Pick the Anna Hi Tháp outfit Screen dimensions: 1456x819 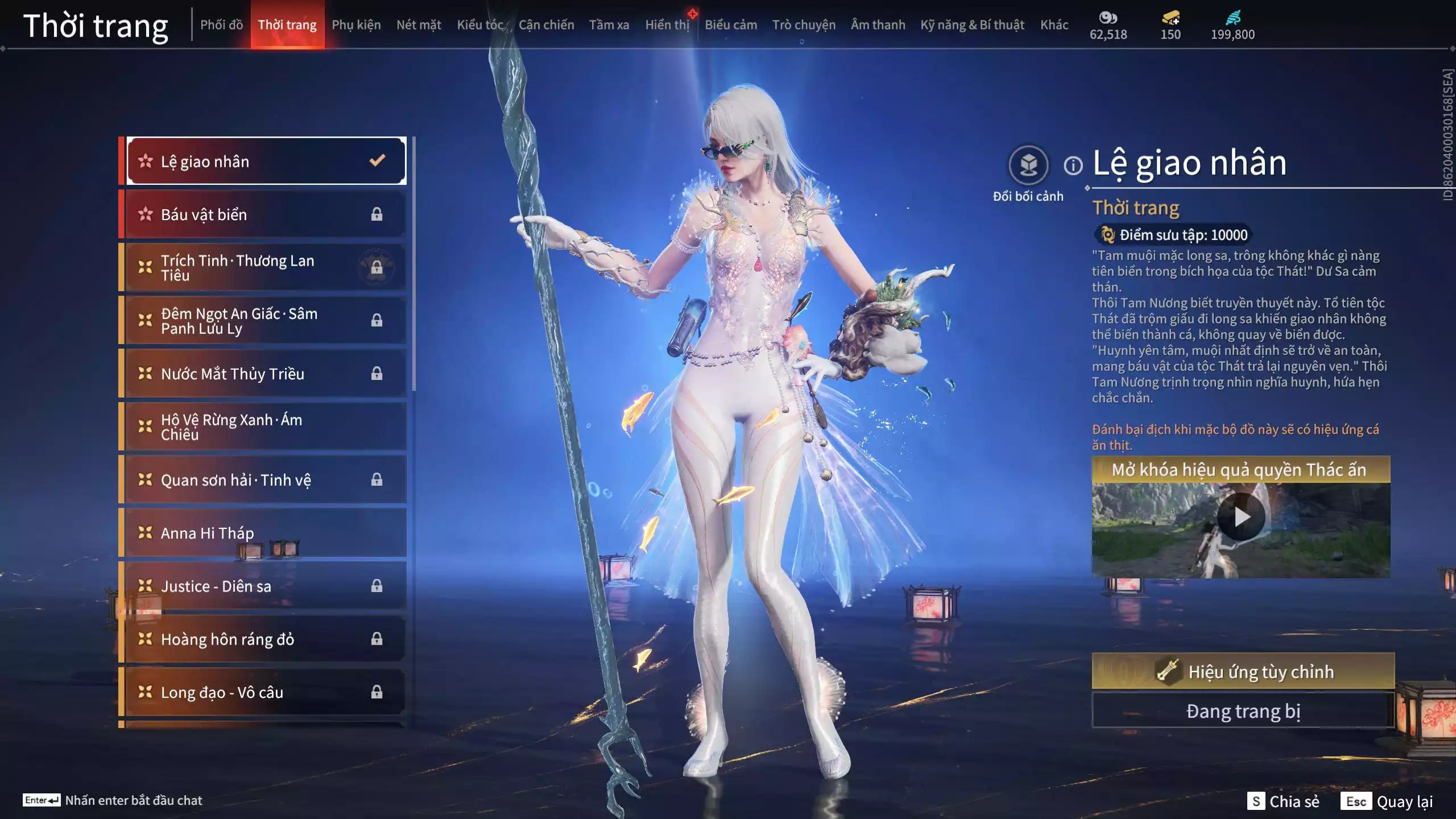(265, 533)
